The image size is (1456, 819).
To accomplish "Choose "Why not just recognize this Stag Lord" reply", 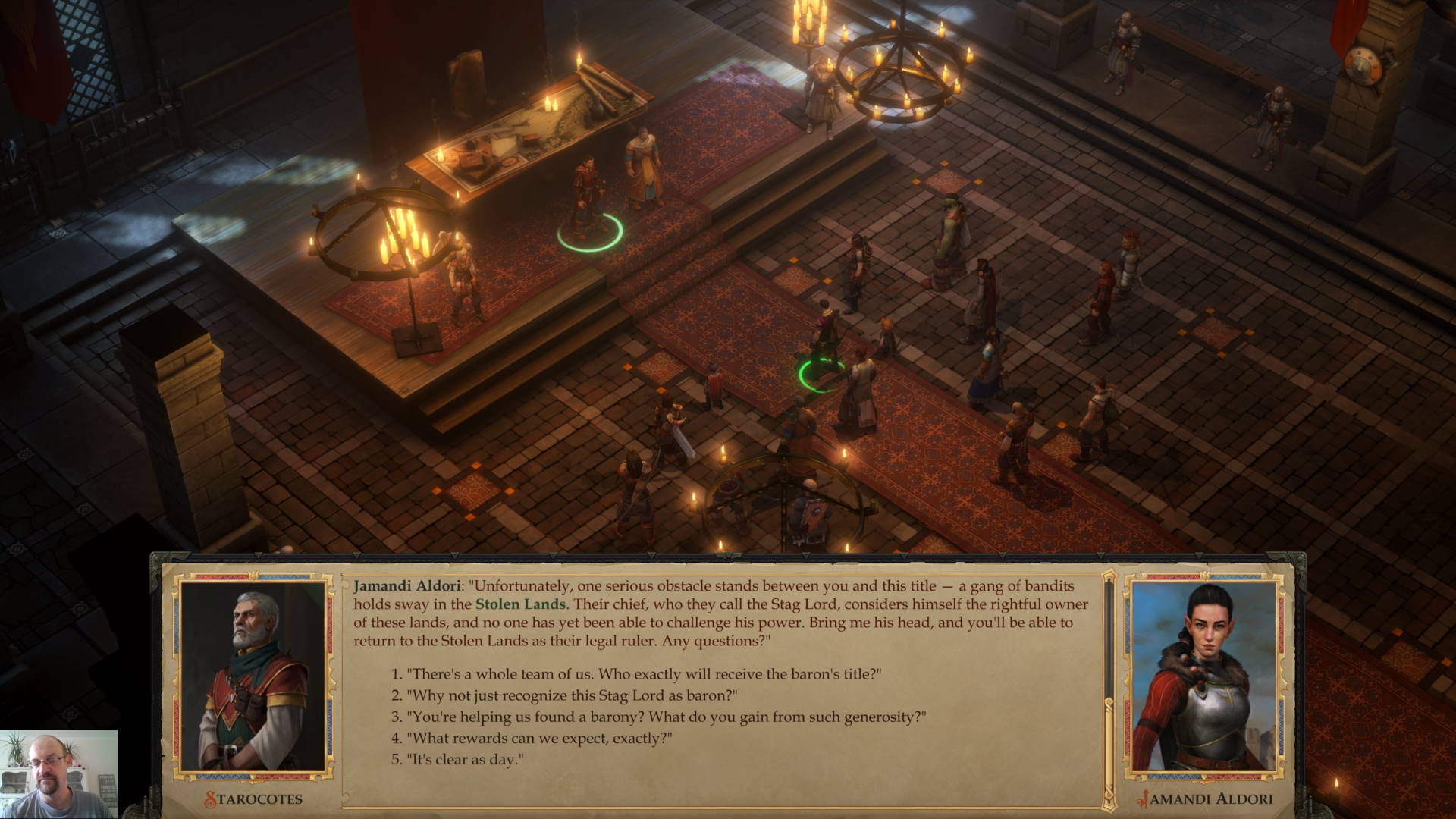I will 571,695.
